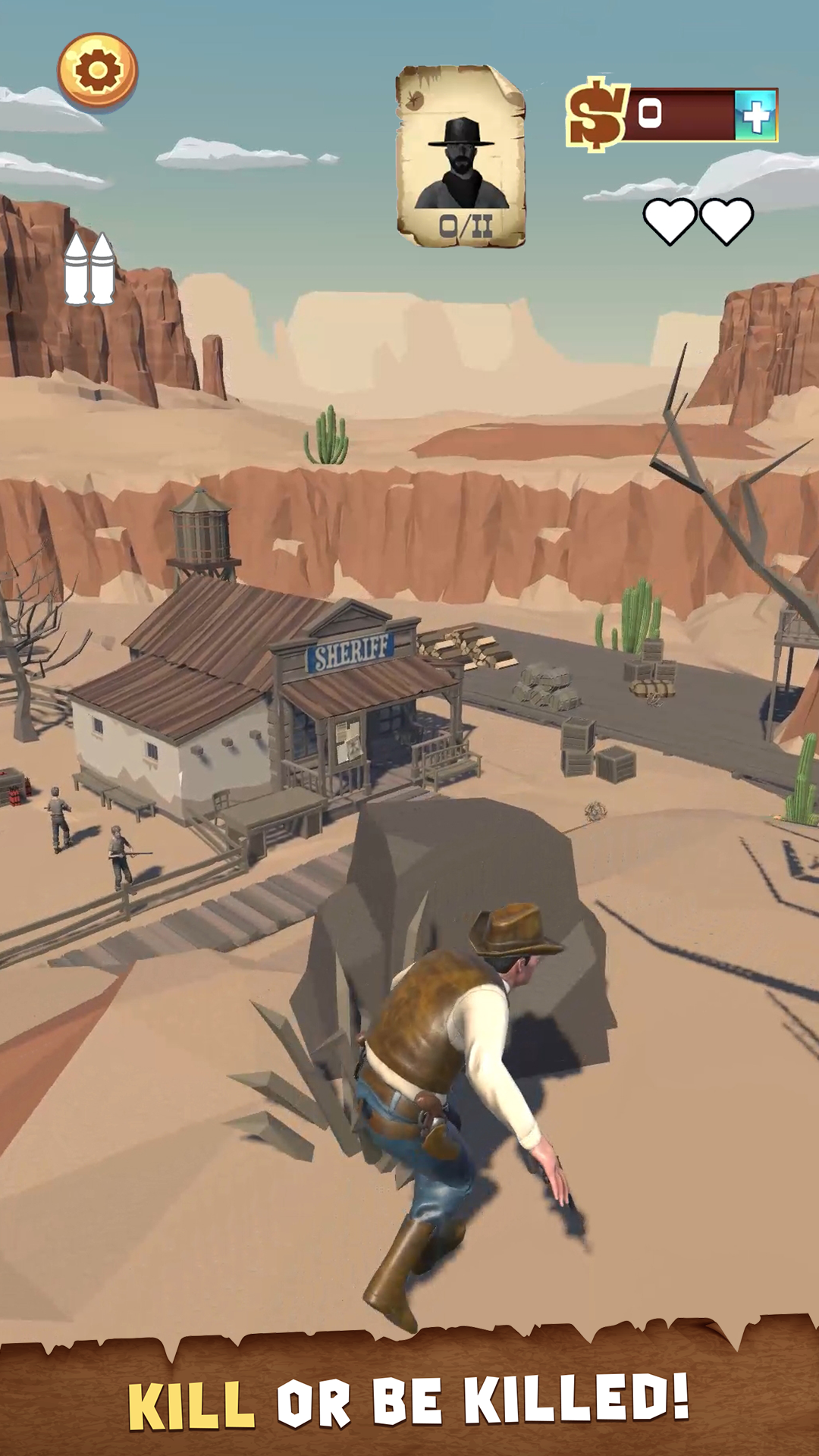Open the gear settings menu

click(x=98, y=71)
